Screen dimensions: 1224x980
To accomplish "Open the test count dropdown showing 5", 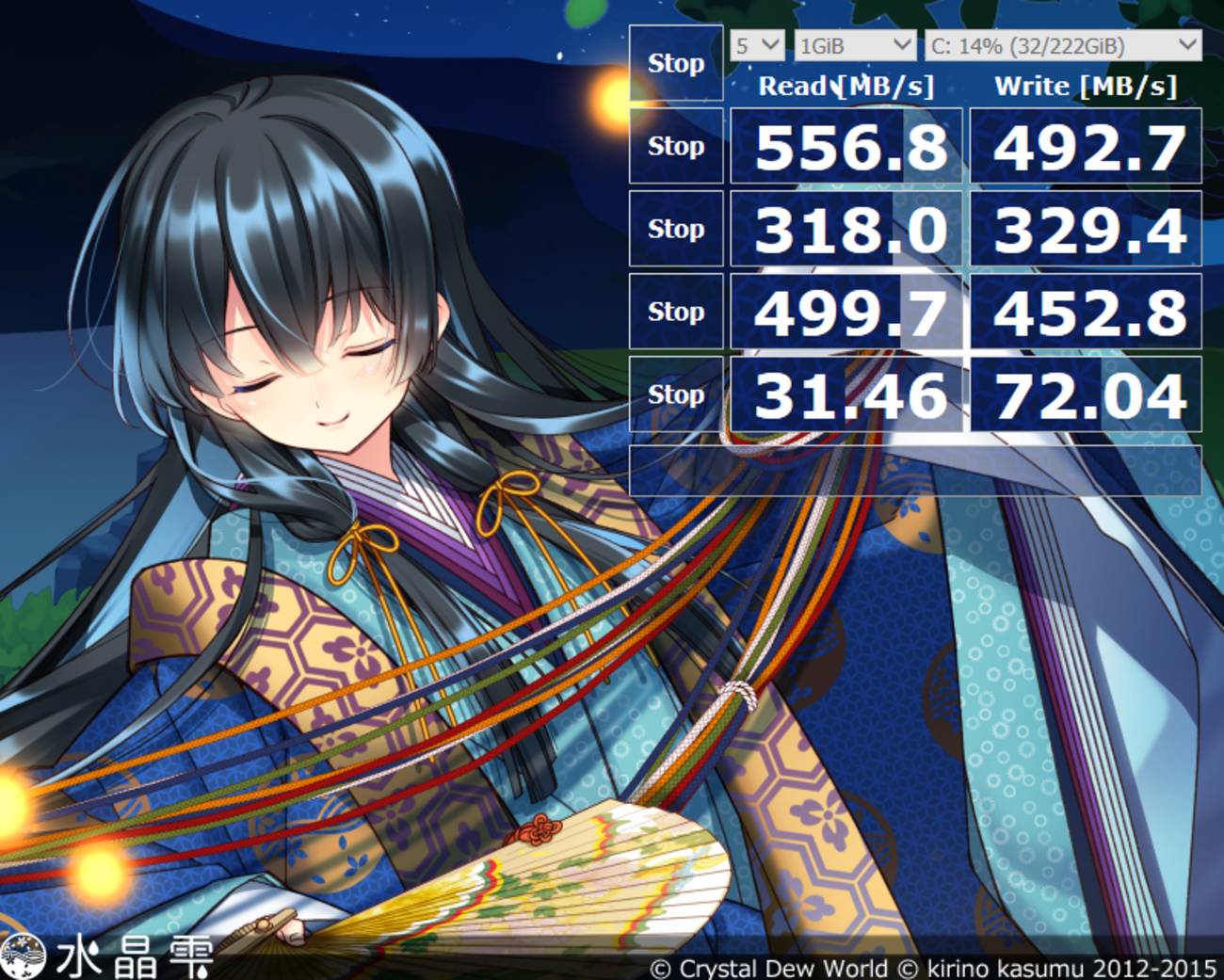I will tap(757, 45).
